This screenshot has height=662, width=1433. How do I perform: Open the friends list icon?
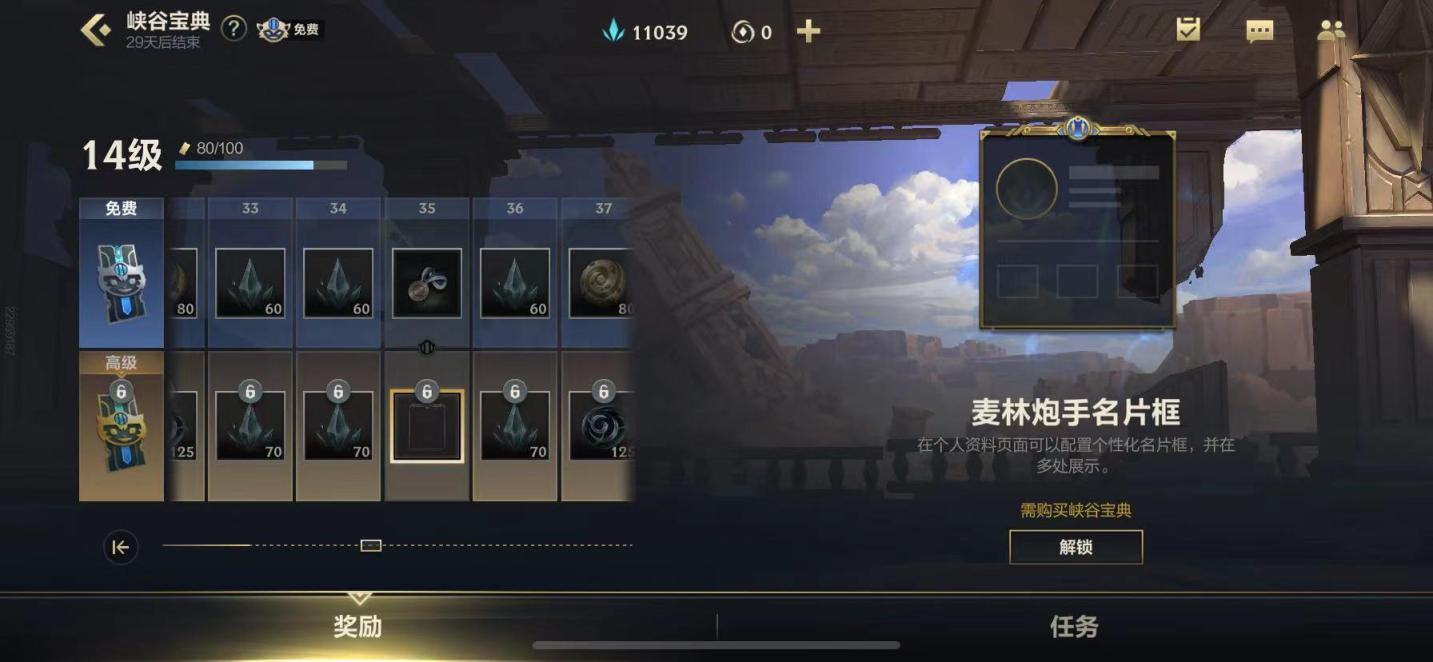click(1331, 31)
